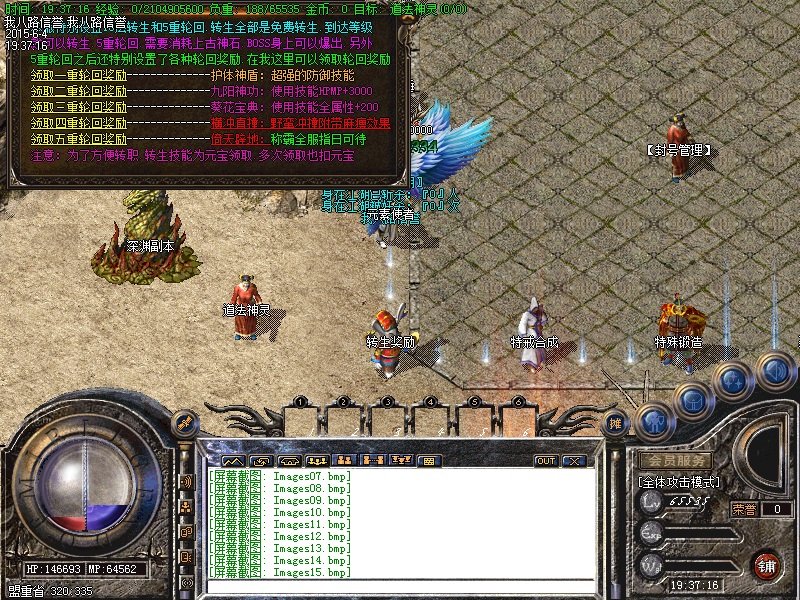The image size is (800, 600).
Task: Toggle sound with the speaker button
Action: (773, 370)
